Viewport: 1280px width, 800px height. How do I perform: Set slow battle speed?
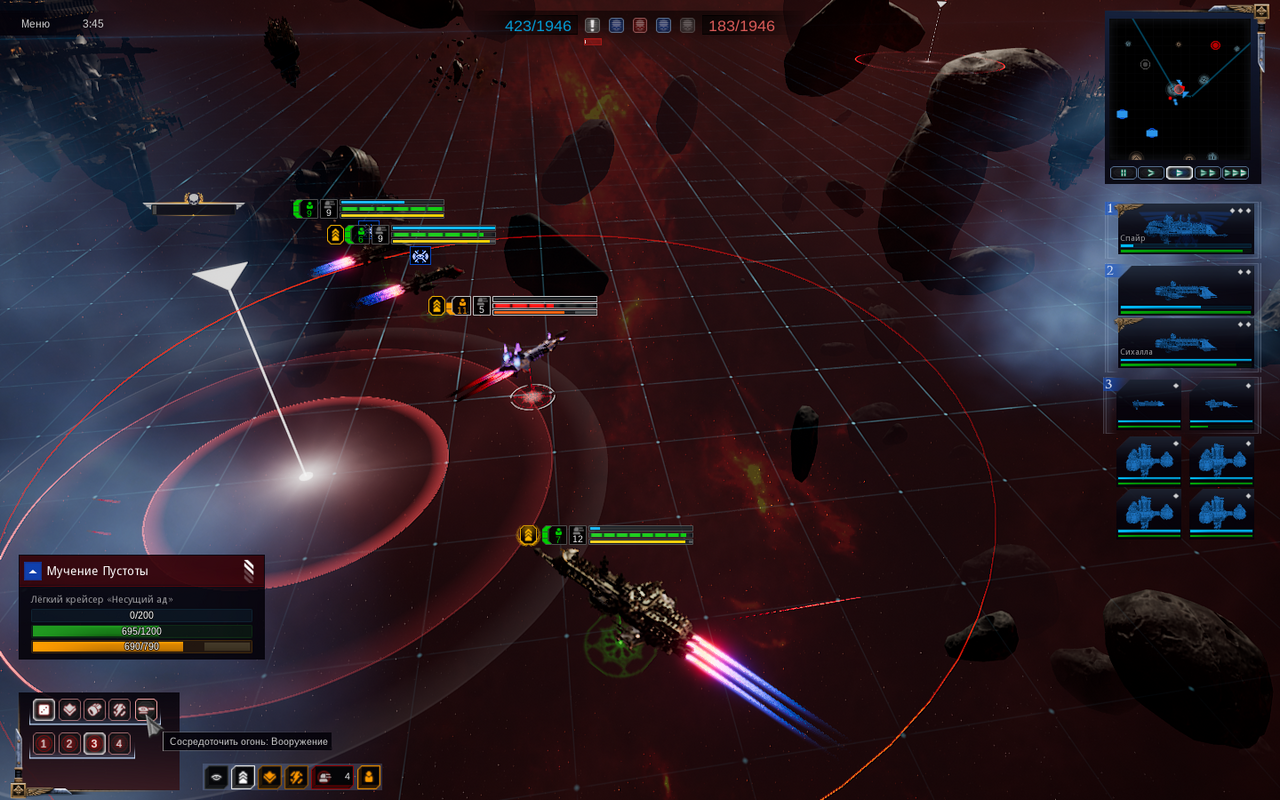coord(1150,173)
